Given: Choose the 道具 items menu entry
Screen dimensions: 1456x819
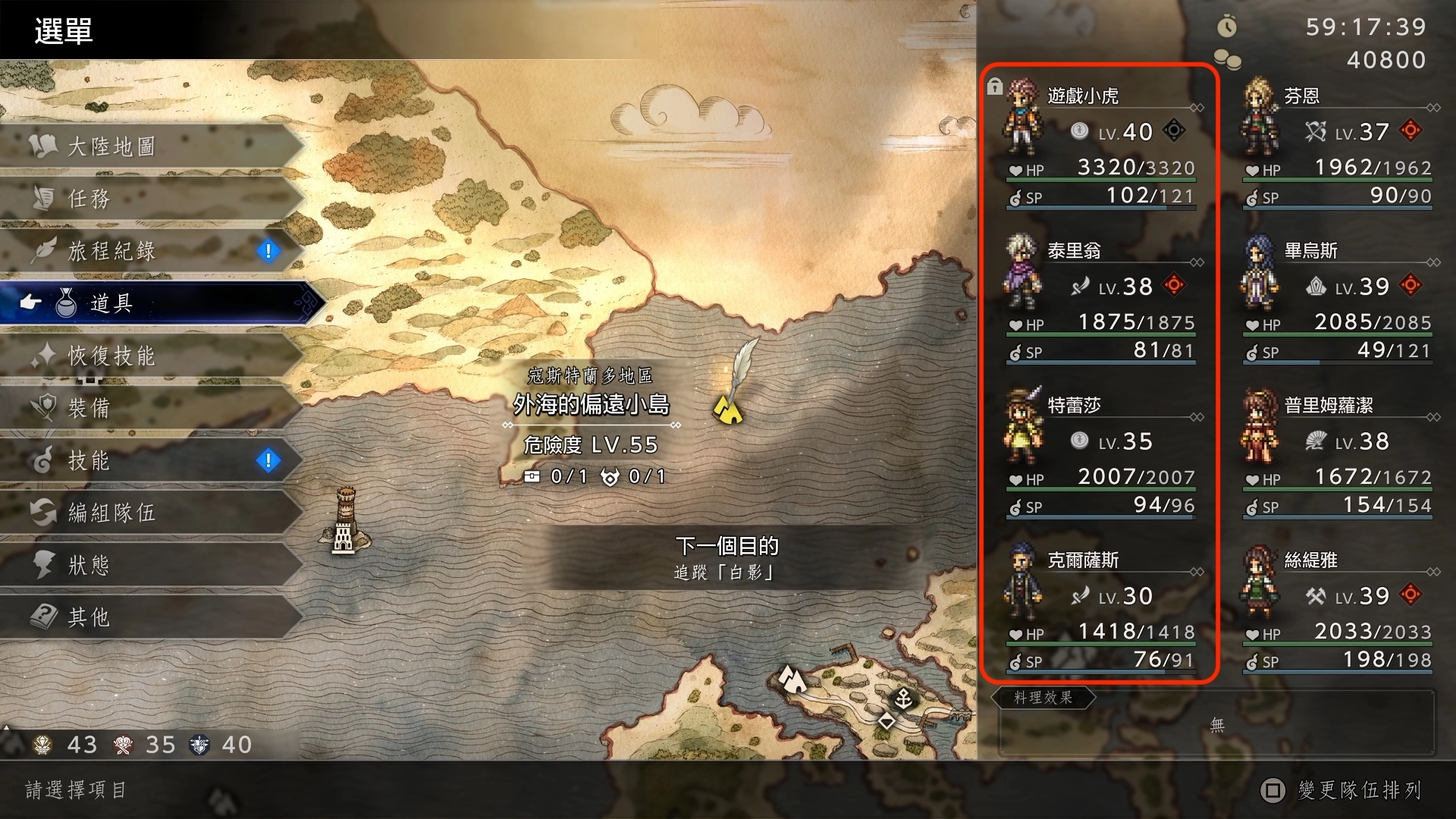Looking at the screenshot, I should point(159,303).
